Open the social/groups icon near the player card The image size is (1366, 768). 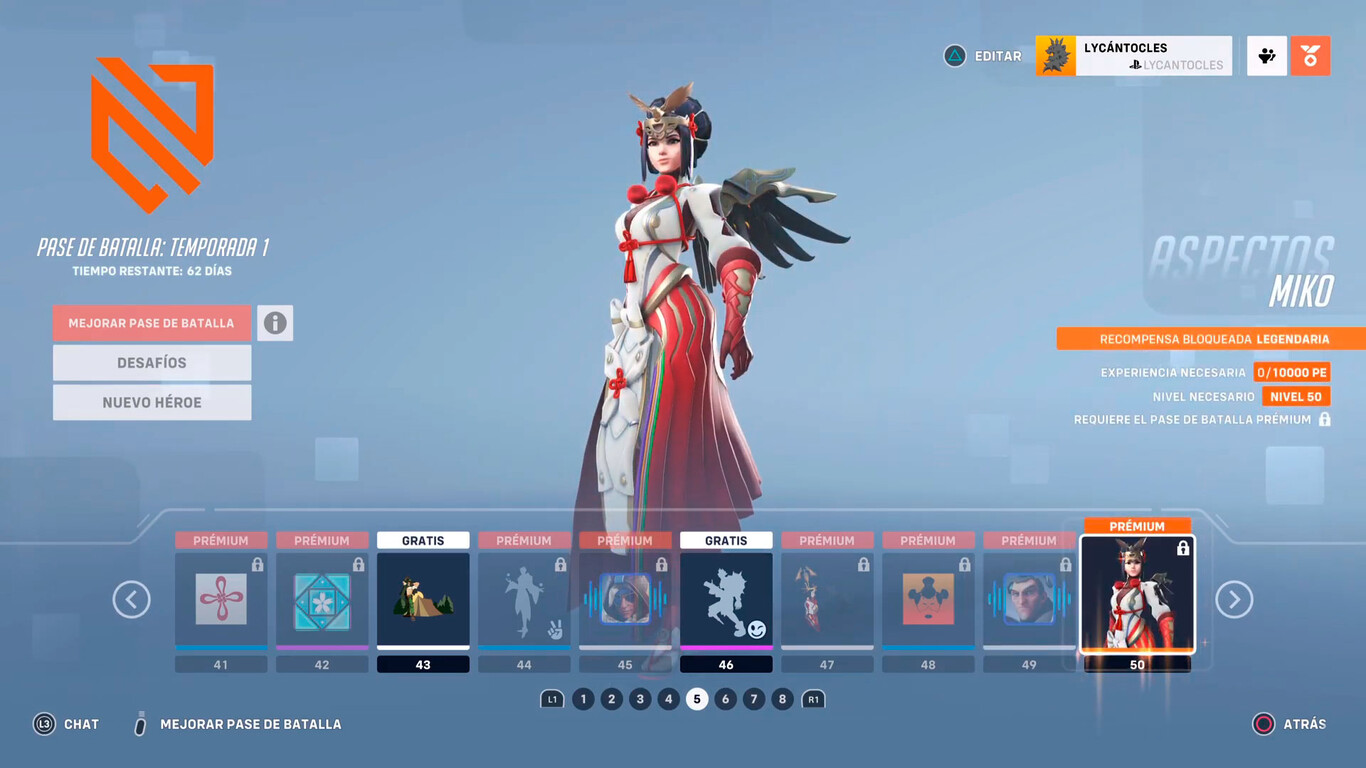1266,56
